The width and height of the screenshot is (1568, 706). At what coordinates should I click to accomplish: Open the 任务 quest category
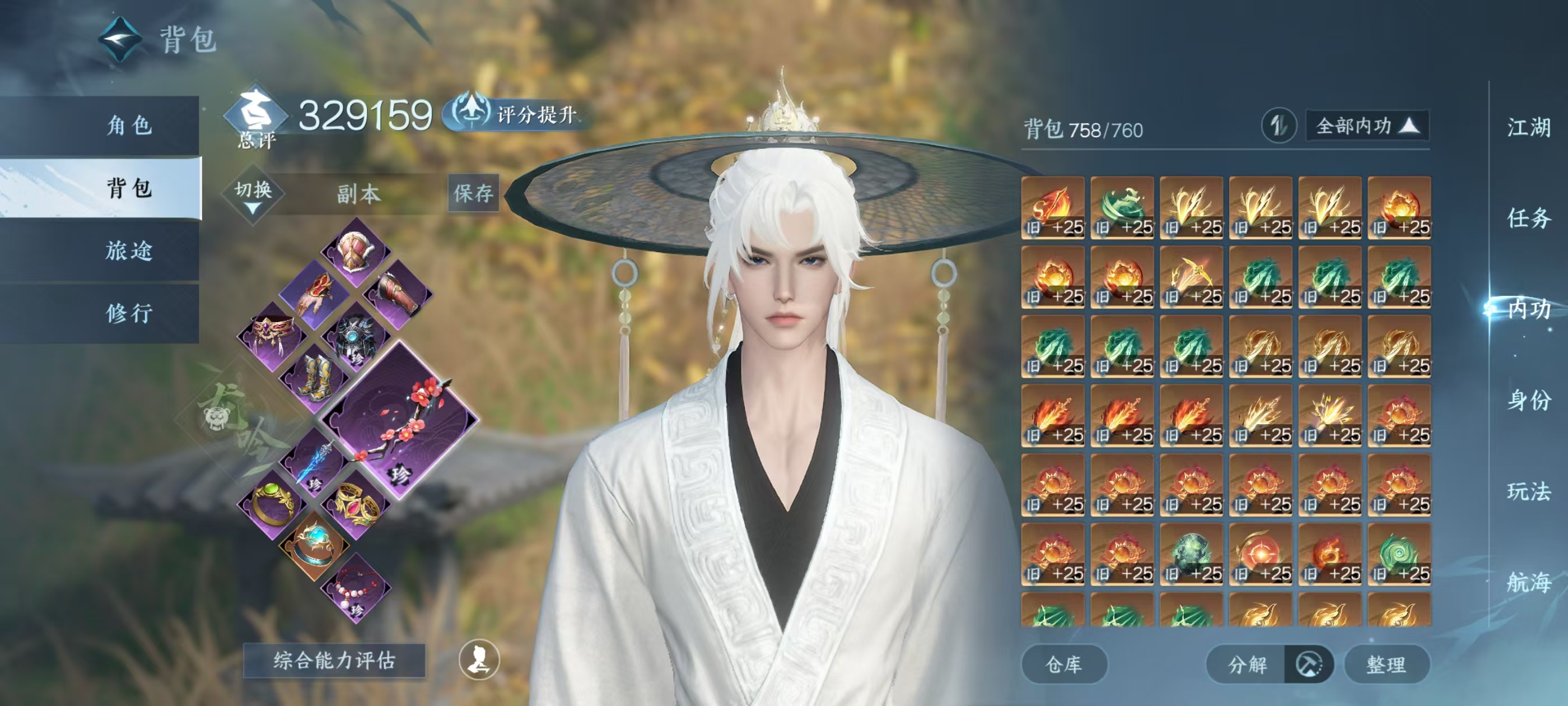[1528, 218]
